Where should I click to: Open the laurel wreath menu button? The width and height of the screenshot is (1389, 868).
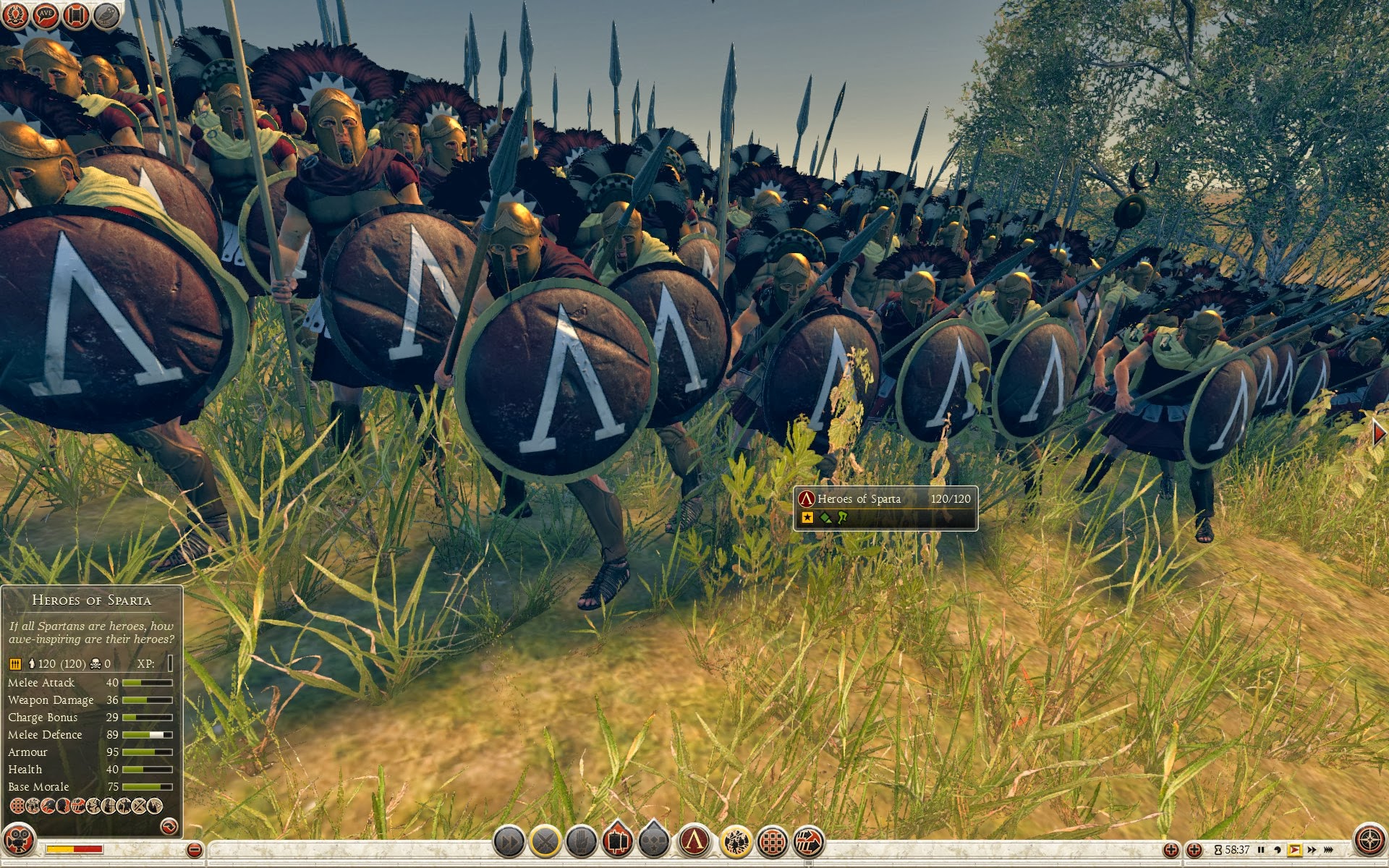tap(15, 15)
